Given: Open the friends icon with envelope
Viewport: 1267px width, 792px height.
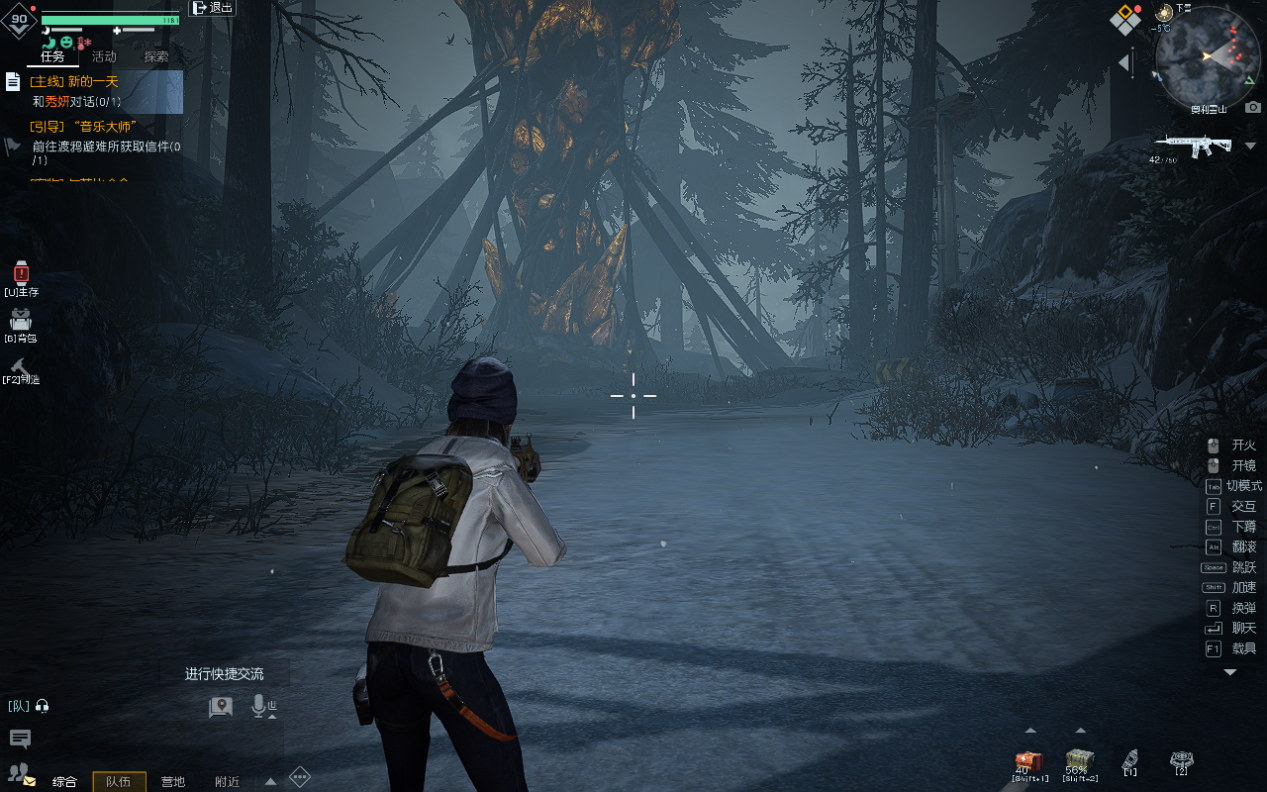Looking at the screenshot, I should pos(21,773).
